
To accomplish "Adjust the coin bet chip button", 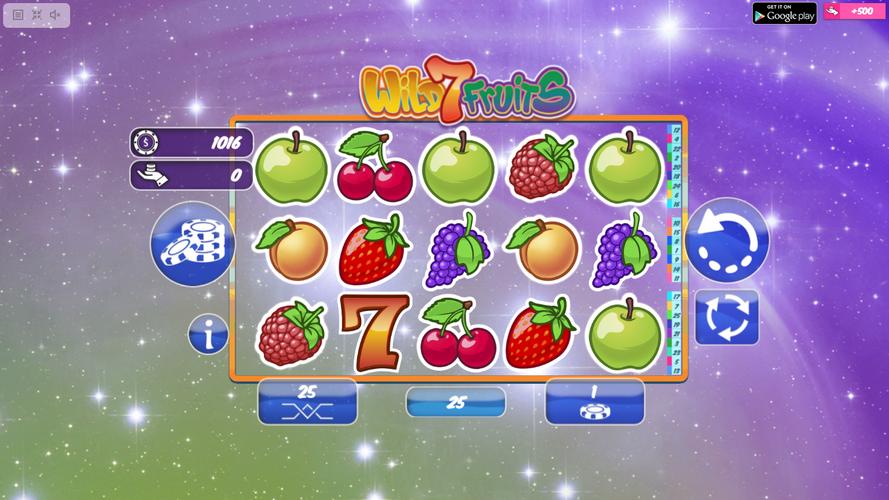I will pyautogui.click(x=594, y=401).
